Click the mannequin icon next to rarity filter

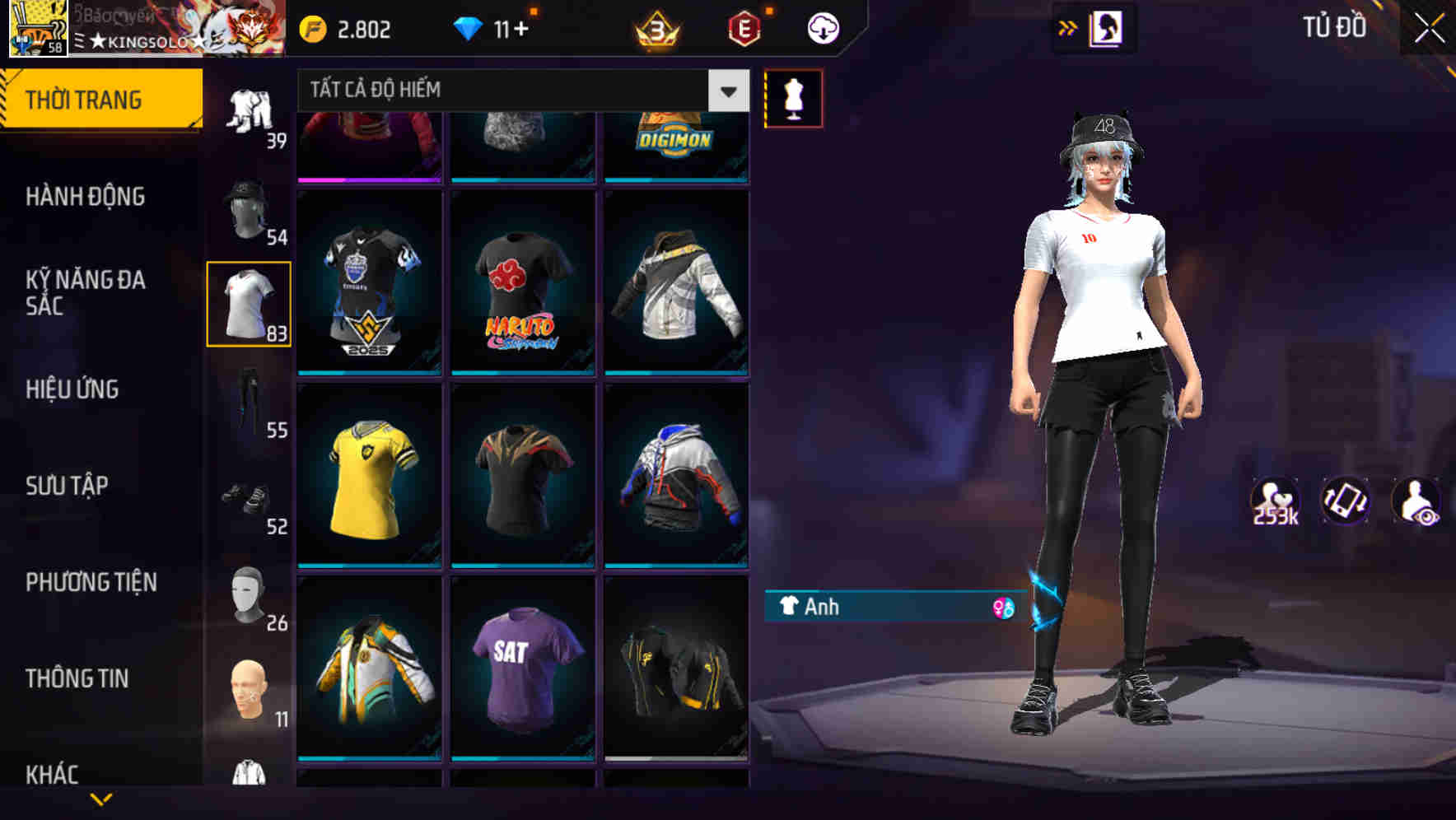(x=793, y=97)
